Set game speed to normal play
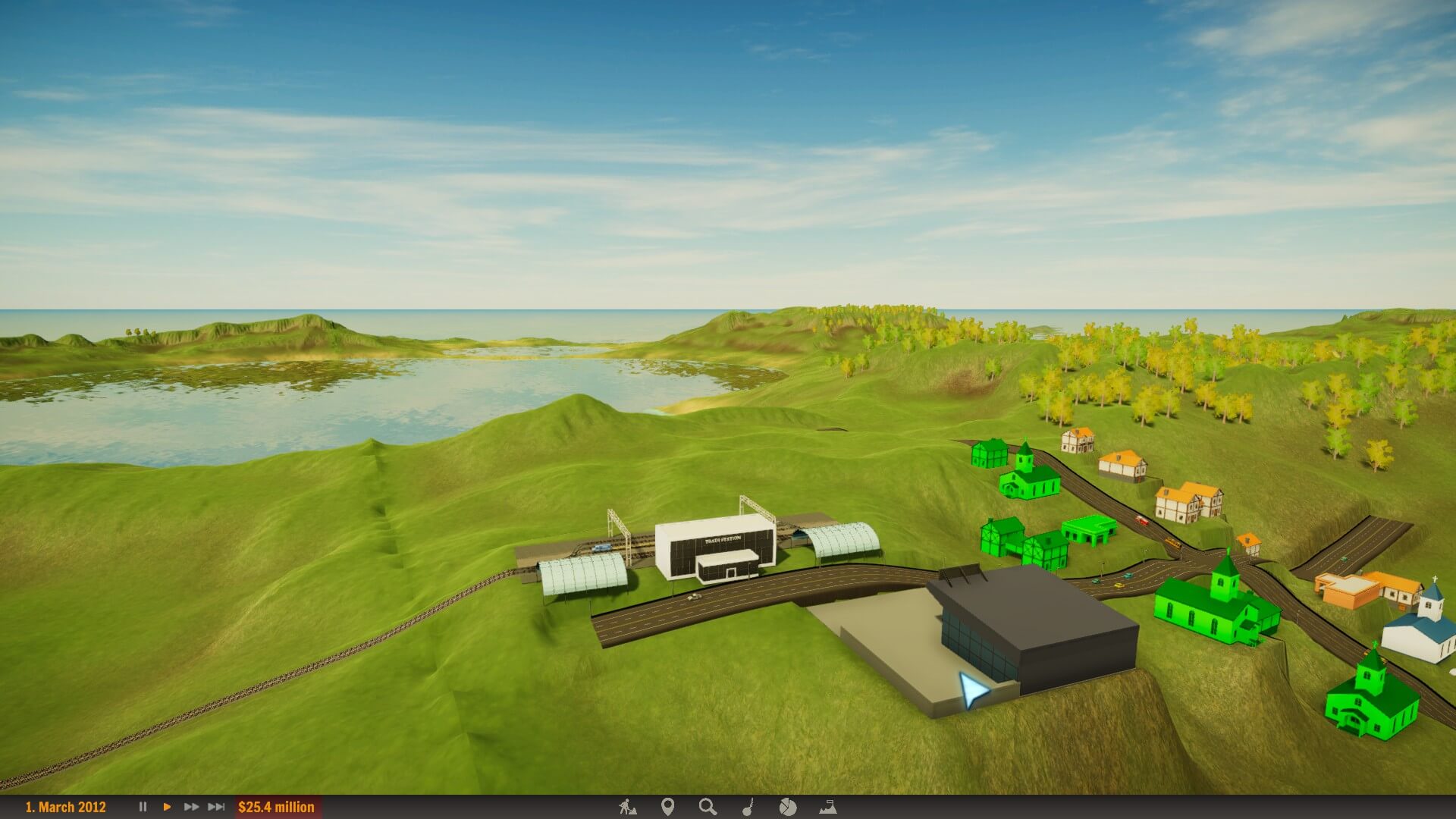This screenshot has height=819, width=1456. (167, 807)
